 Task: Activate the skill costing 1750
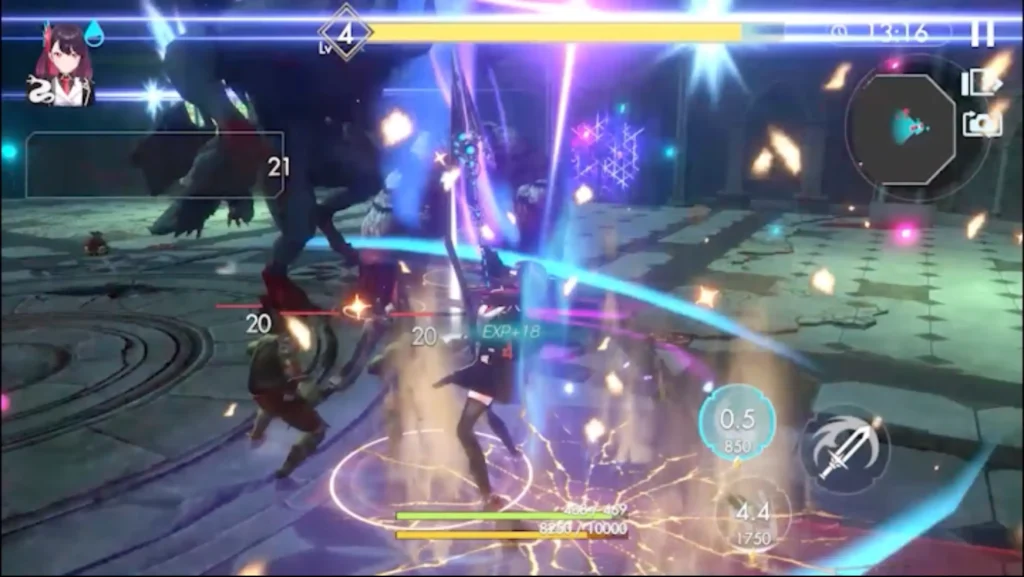pyautogui.click(x=752, y=518)
